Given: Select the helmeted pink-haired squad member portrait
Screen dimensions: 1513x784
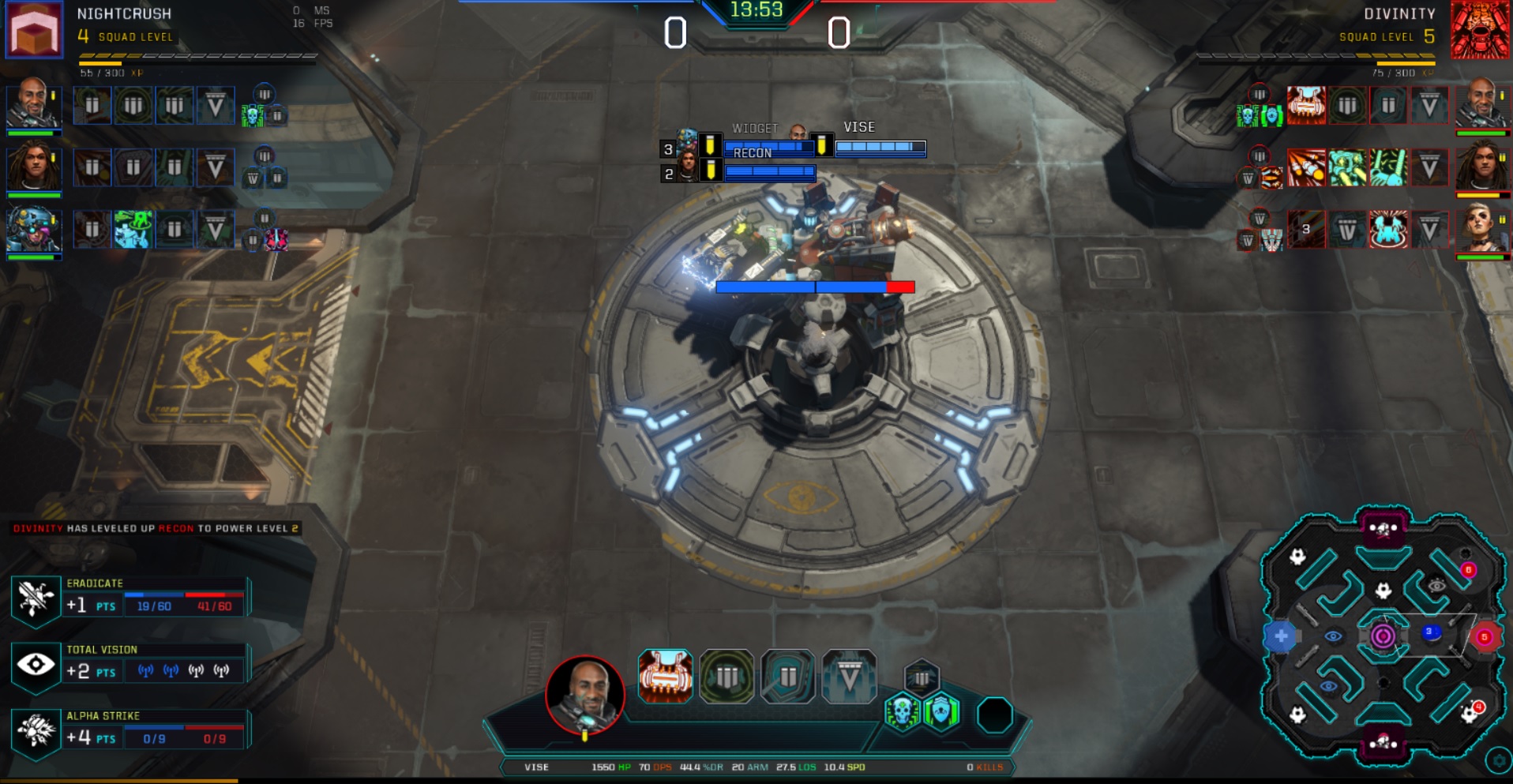Looking at the screenshot, I should [33, 229].
